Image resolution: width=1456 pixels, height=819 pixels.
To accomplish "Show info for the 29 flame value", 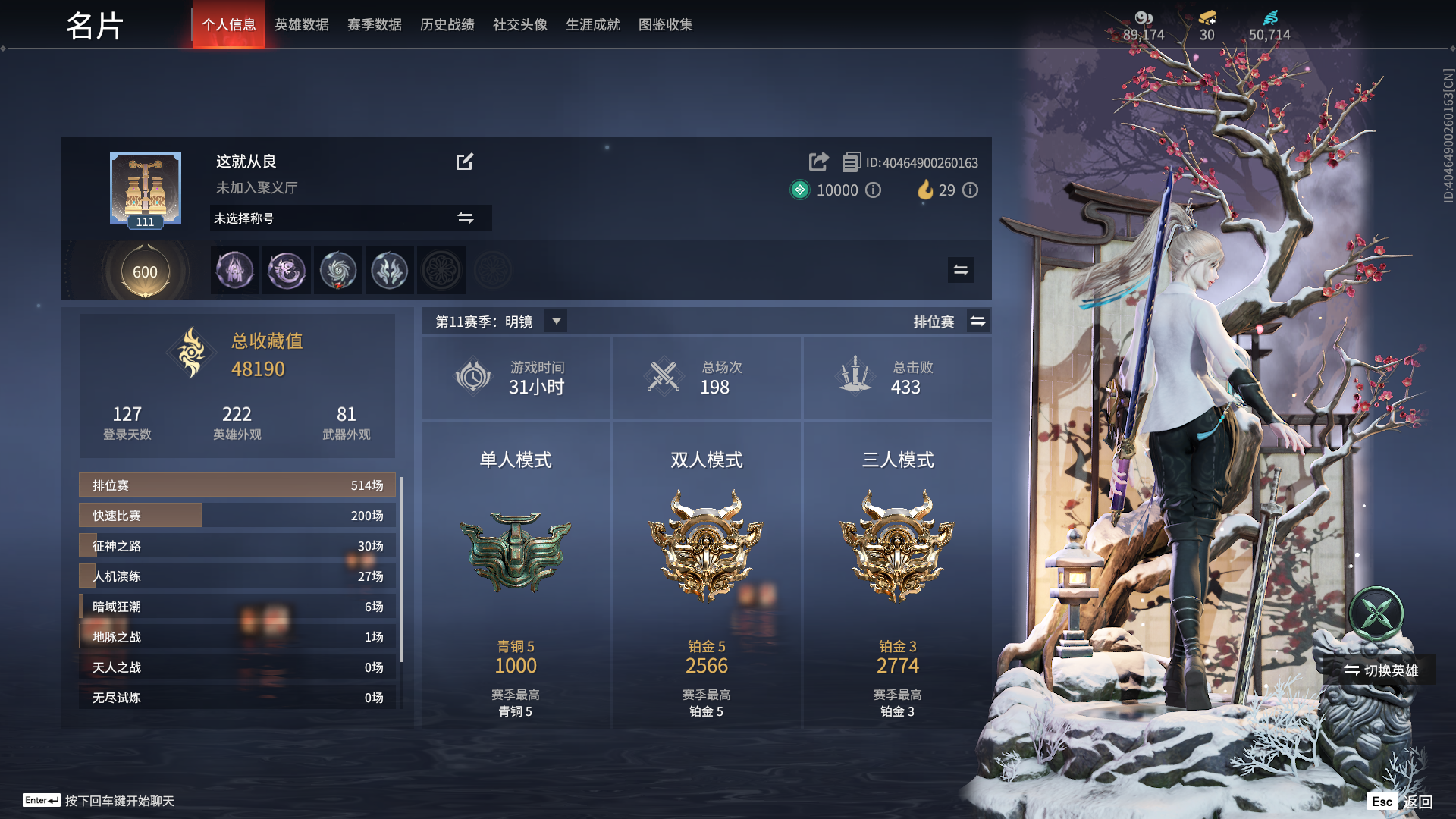I will [x=971, y=190].
